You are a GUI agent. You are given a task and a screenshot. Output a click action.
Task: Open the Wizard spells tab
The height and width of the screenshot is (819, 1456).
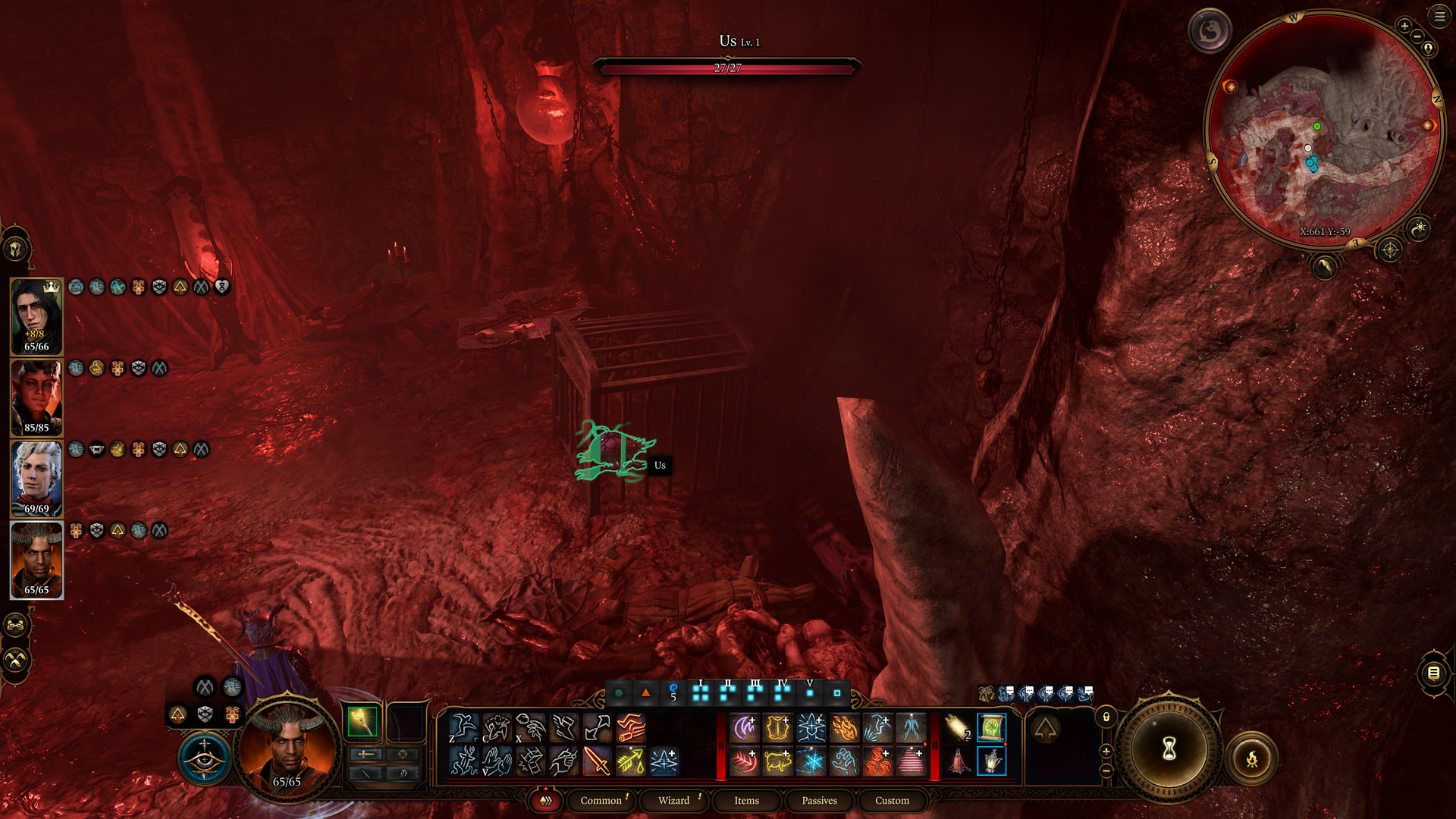673,801
